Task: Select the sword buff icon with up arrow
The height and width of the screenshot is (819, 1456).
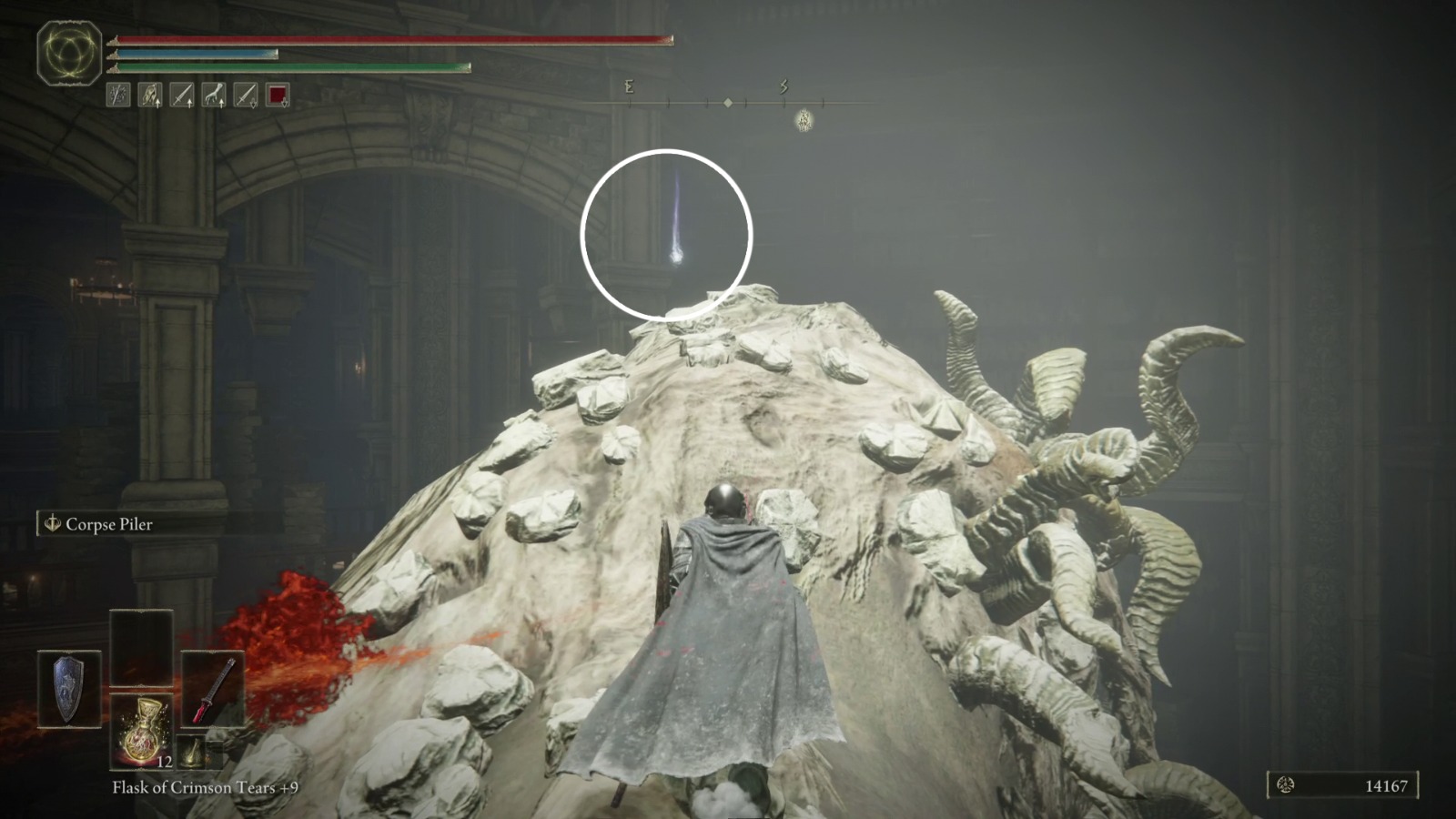Action: pos(182,96)
